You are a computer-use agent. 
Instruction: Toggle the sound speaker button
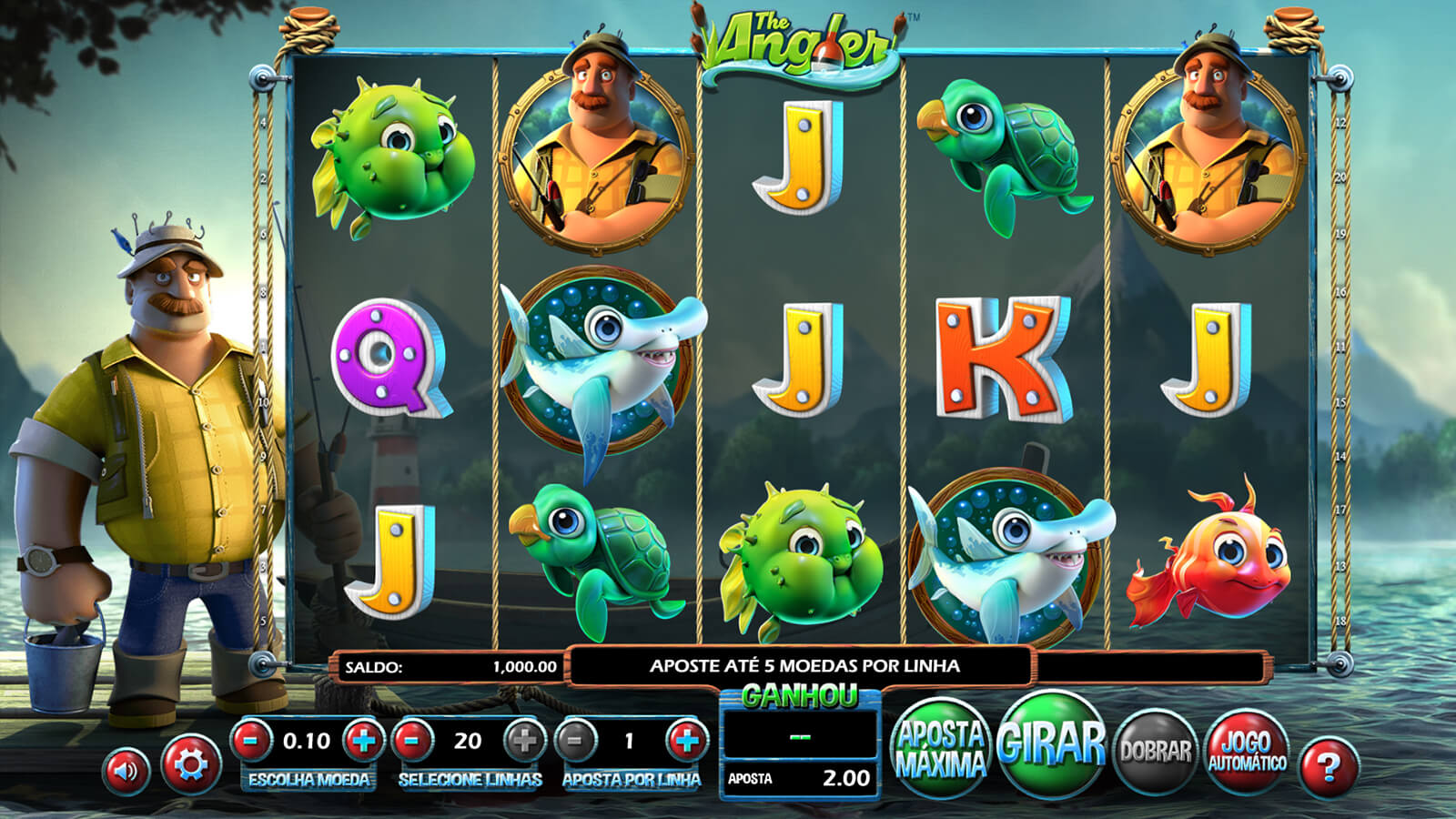pos(126,771)
